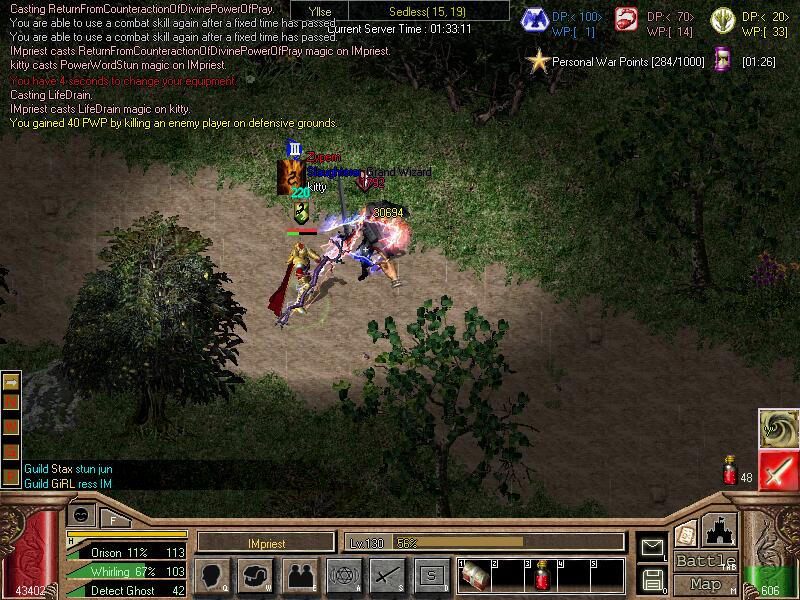
Task: Open the scroll icon beside the castle
Action: (x=686, y=533)
